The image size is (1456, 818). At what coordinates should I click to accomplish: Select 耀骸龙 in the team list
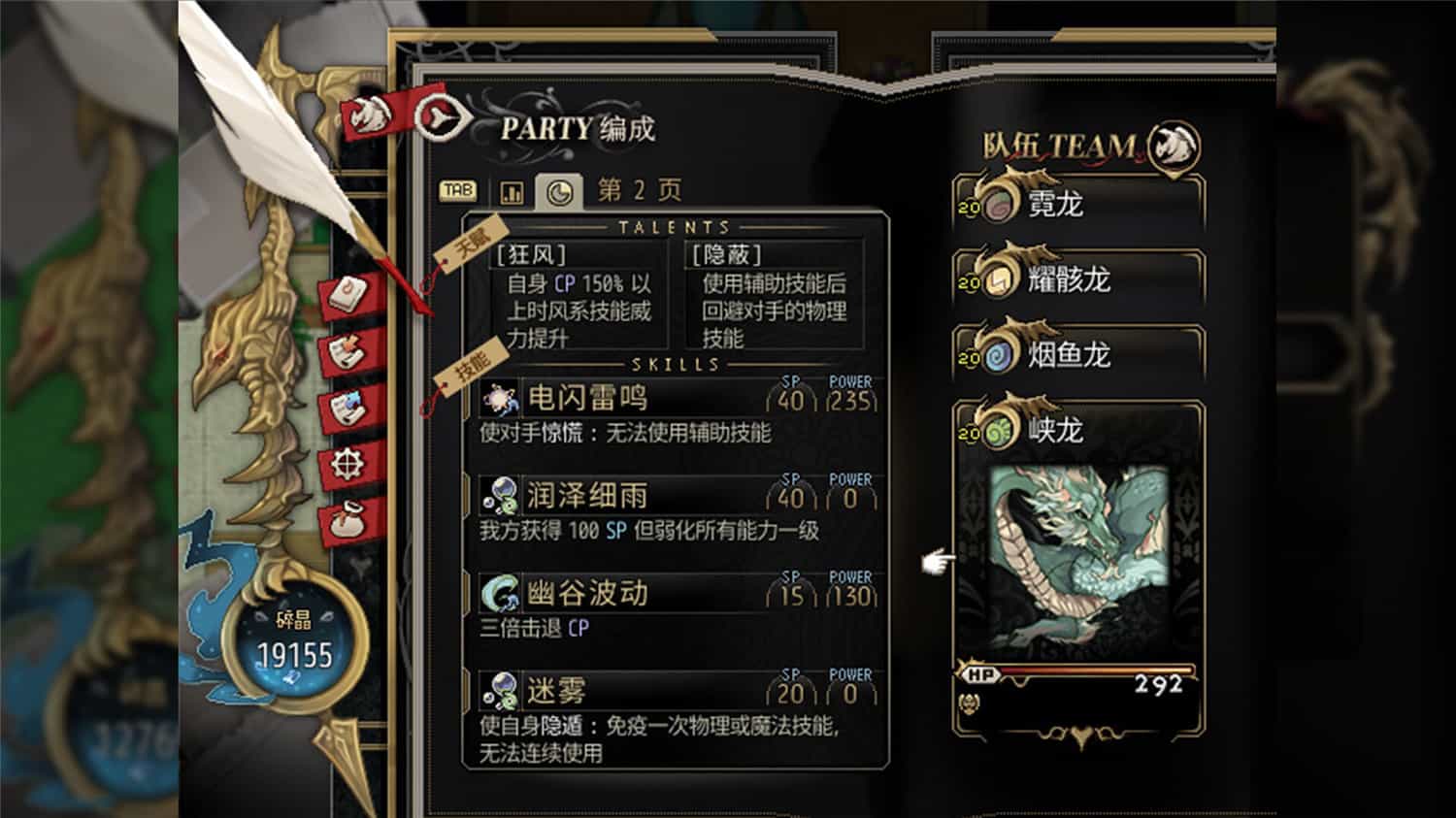pos(1068,280)
